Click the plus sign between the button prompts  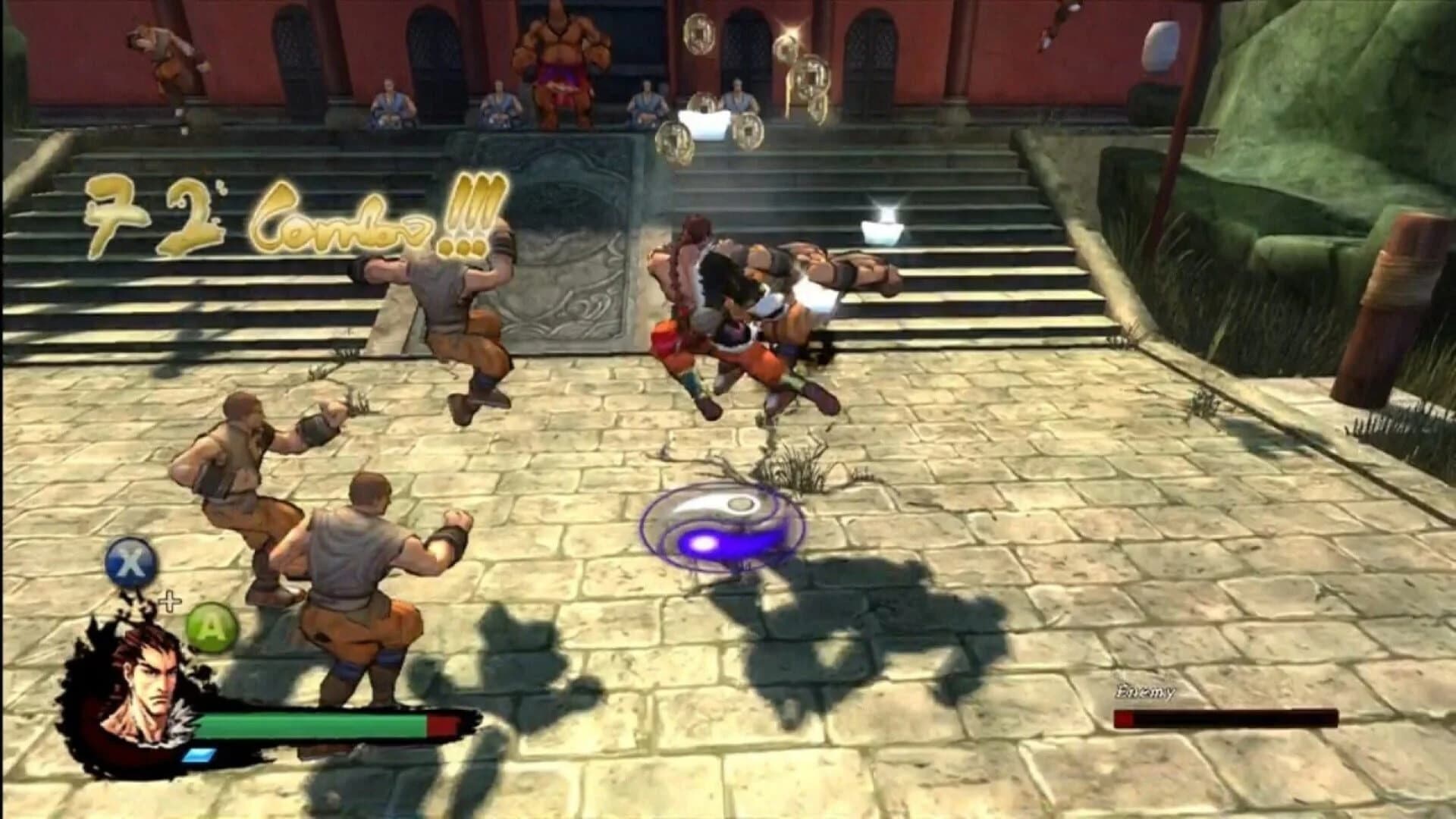(168, 599)
